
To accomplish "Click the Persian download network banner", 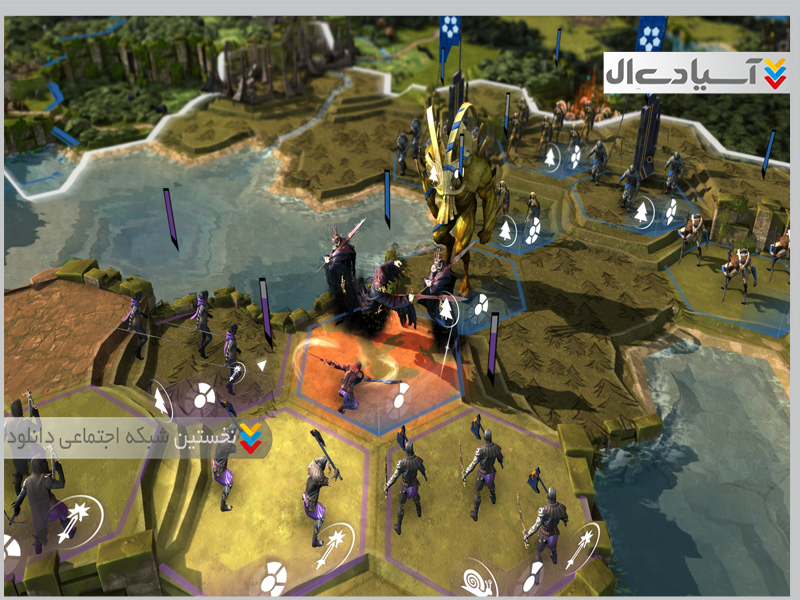I will pos(136,437).
